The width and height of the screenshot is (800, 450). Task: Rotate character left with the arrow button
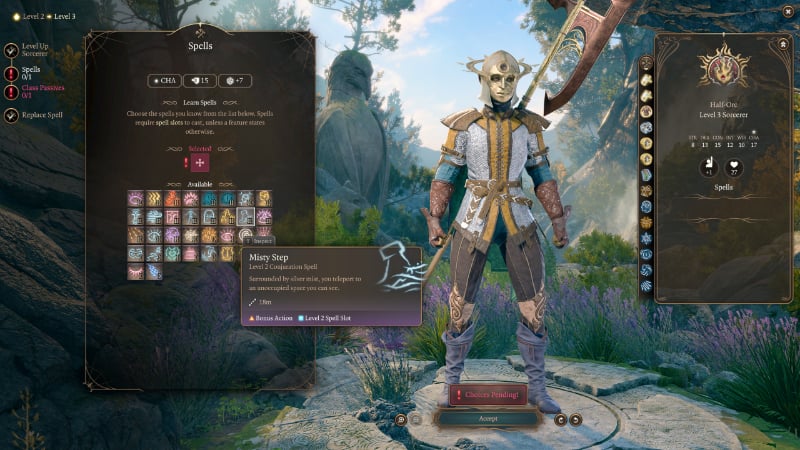[560, 420]
